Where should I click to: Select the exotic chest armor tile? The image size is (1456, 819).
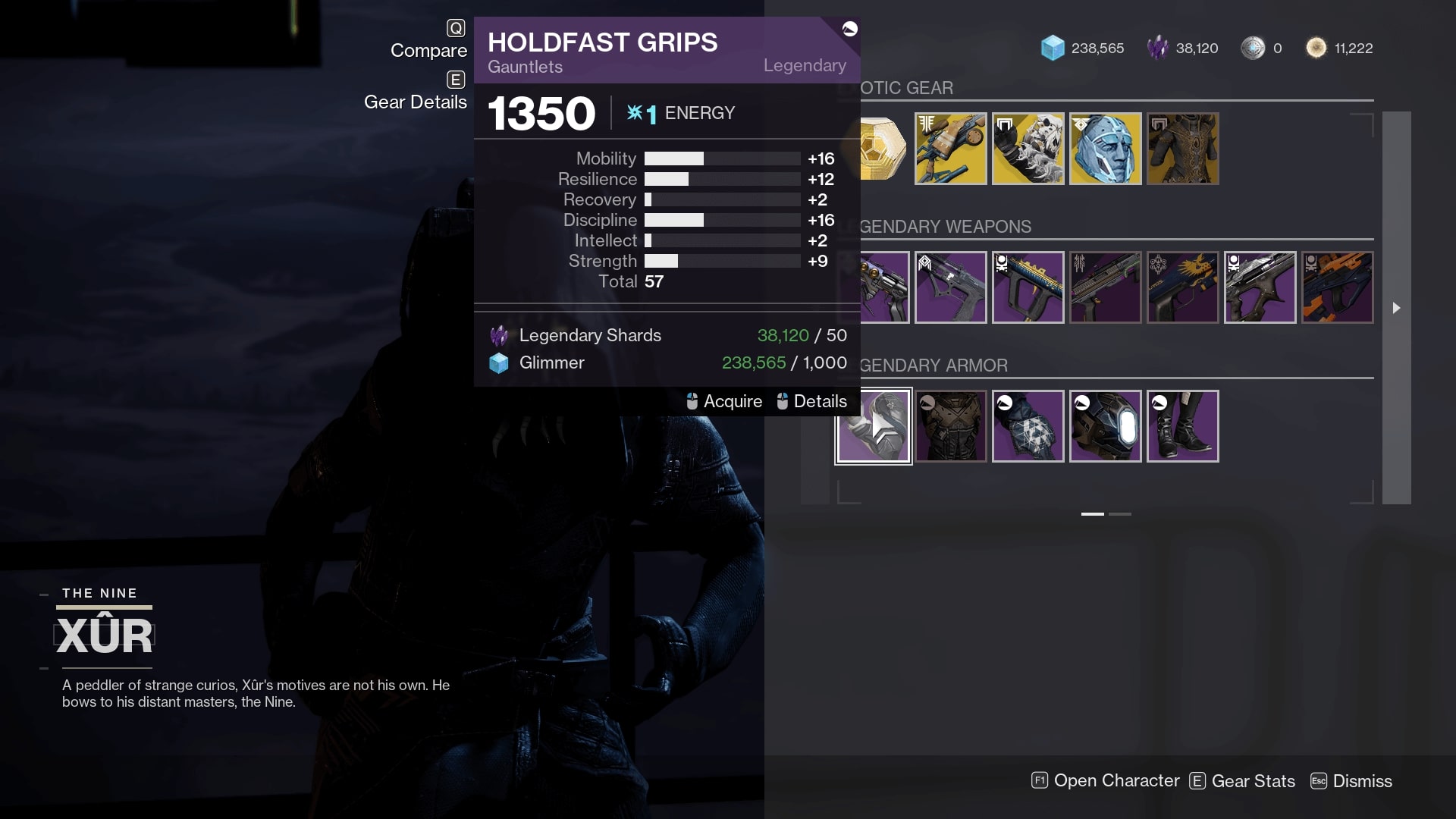click(1183, 149)
